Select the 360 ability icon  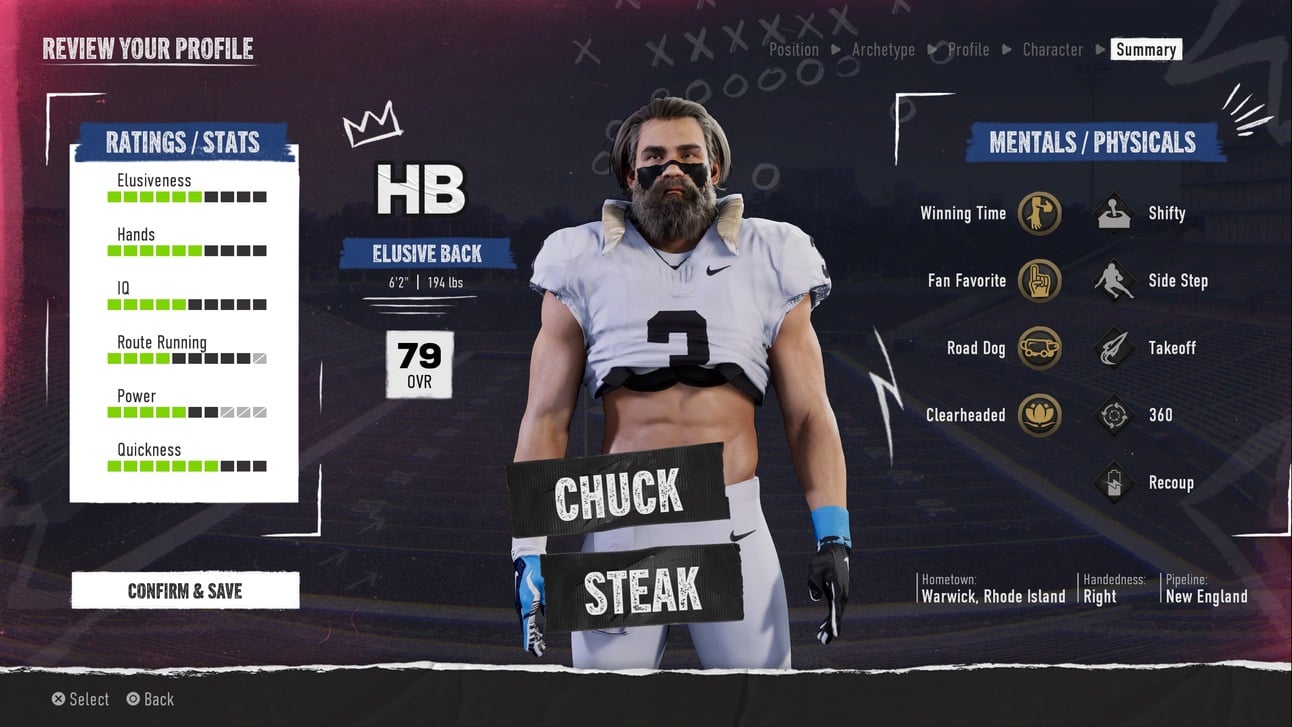1112,414
